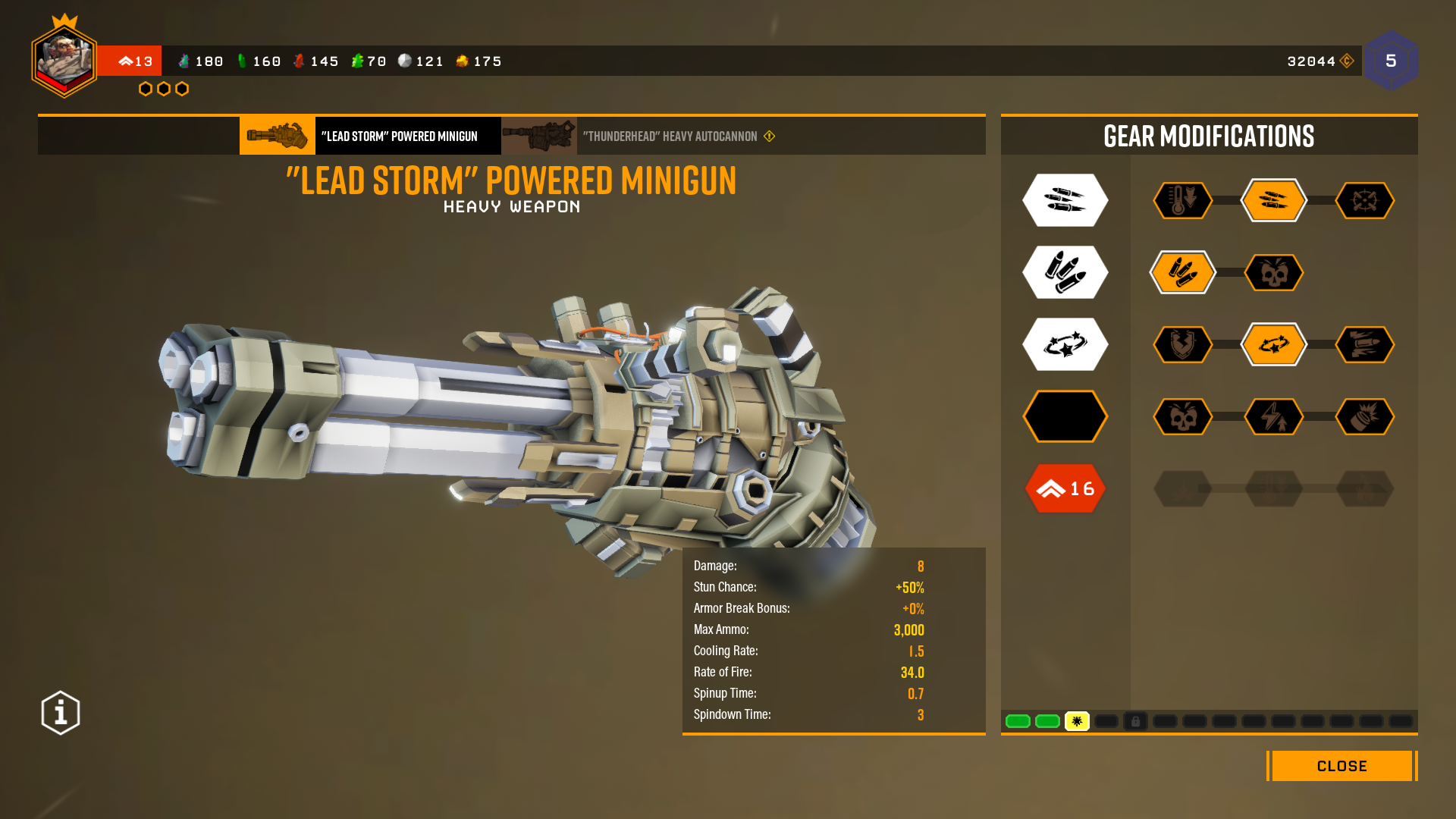This screenshot has width=1456, height=819.
Task: Select the white spinning stars tier hexagon
Action: click(x=1065, y=345)
